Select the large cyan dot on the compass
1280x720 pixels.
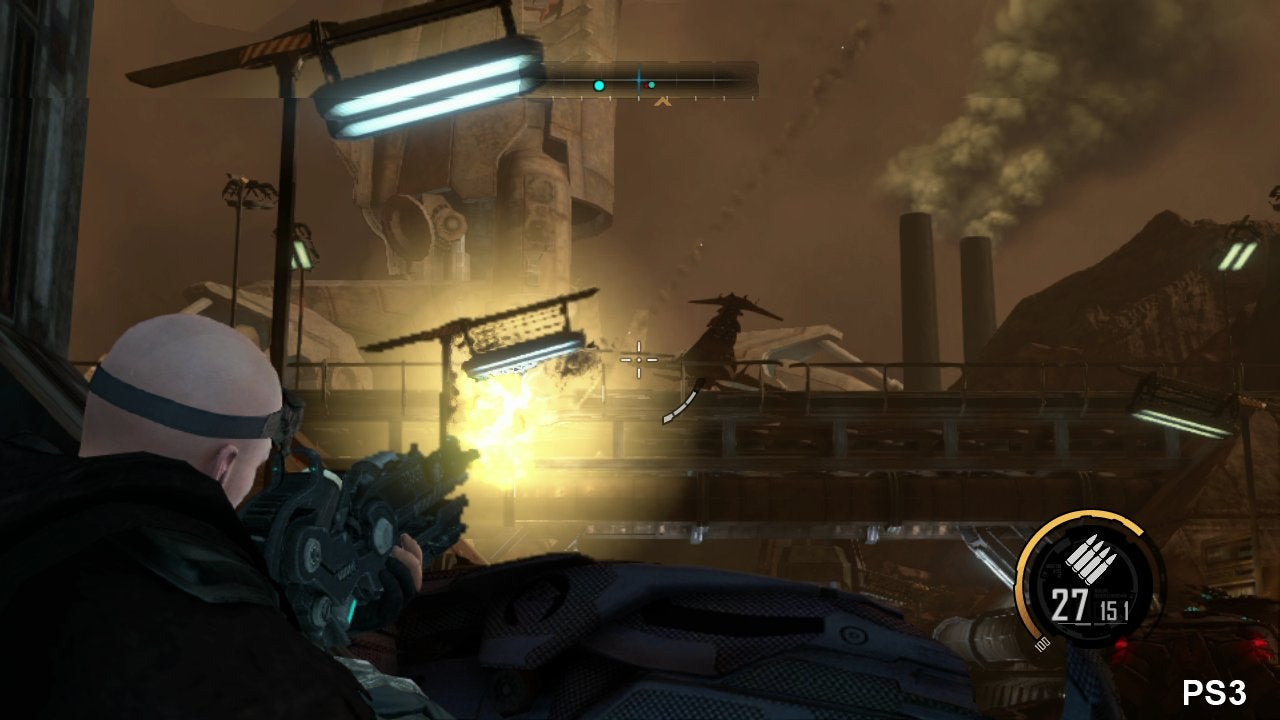[x=599, y=86]
